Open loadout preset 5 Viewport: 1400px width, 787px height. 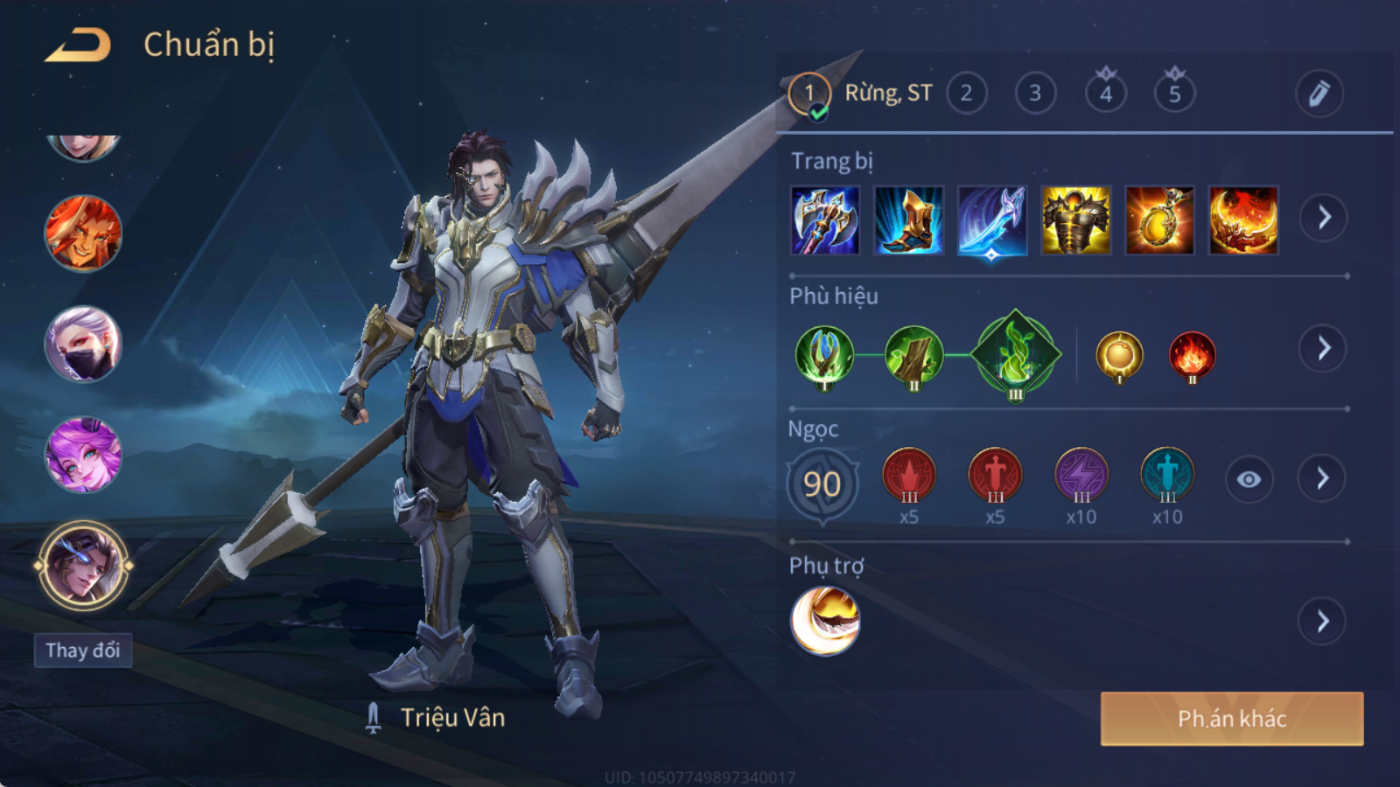(1174, 94)
